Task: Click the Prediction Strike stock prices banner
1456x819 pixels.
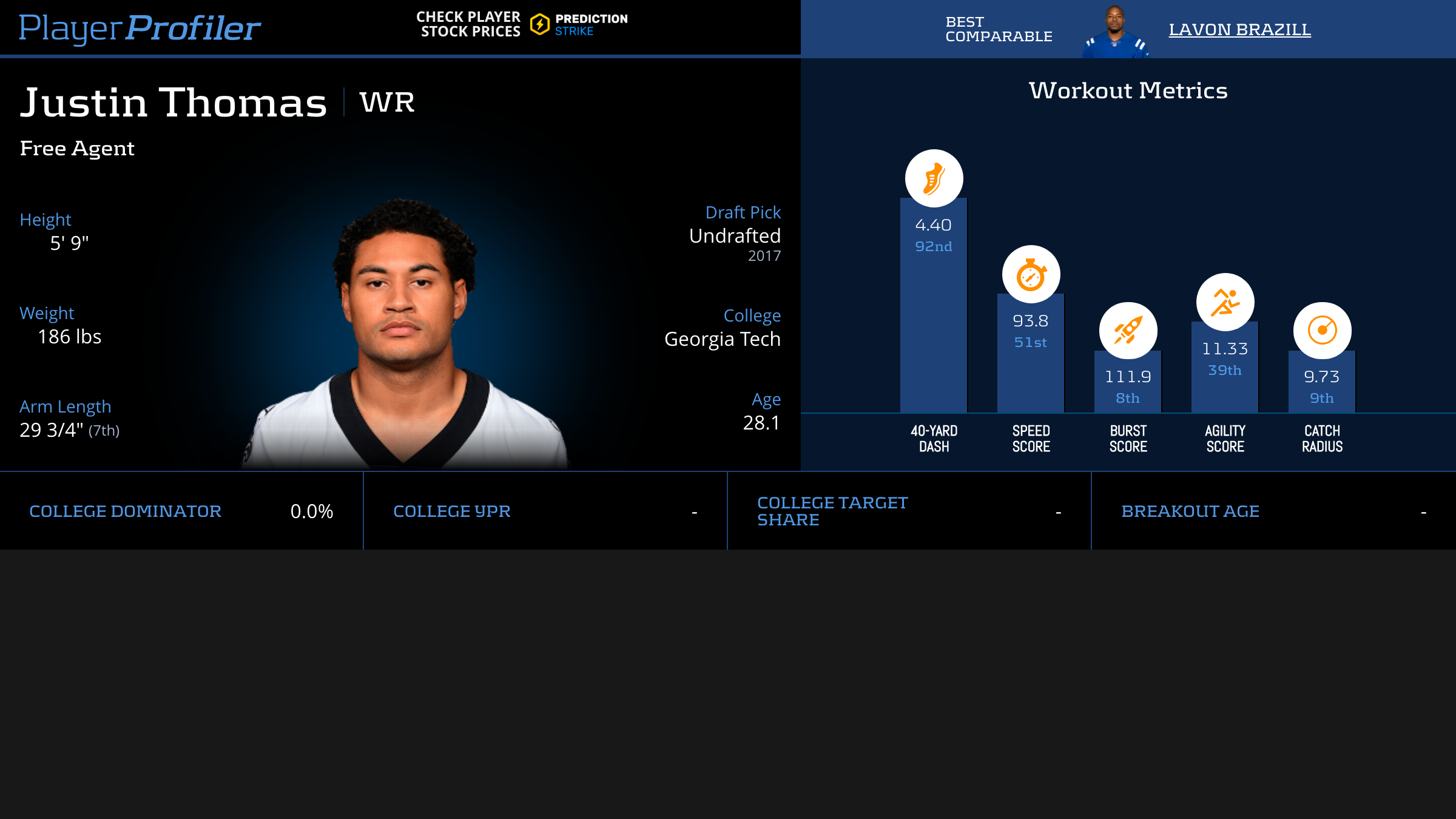Action: click(522, 24)
